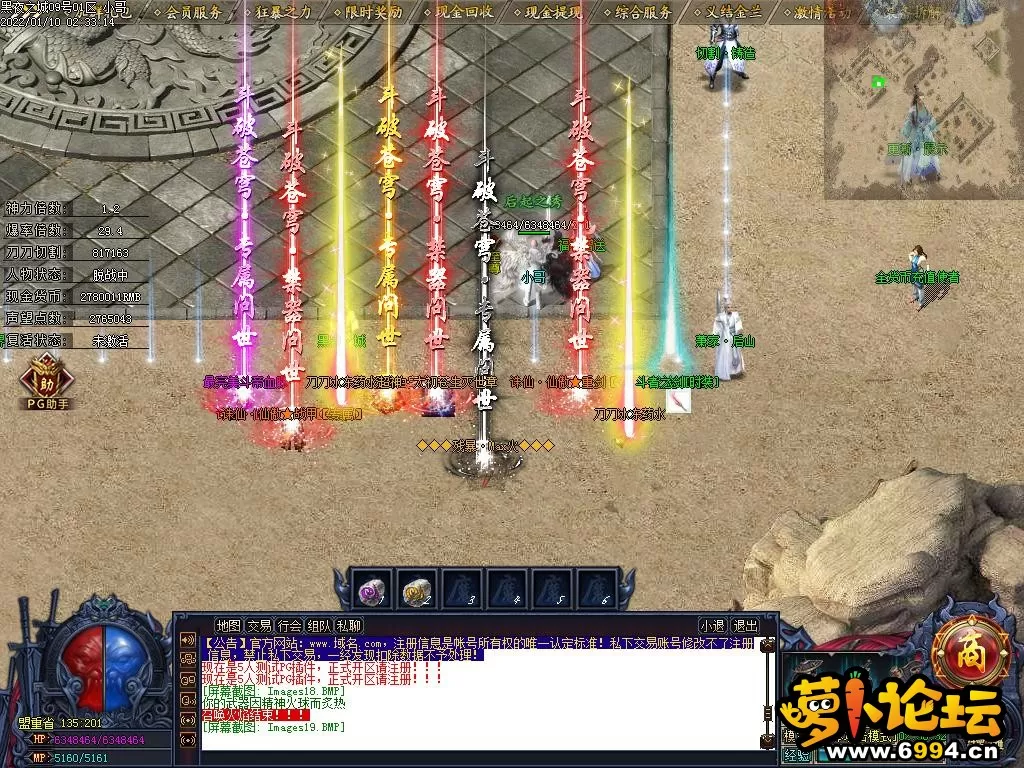Open the 会员服务 menu
1024x768 pixels.
pos(194,13)
